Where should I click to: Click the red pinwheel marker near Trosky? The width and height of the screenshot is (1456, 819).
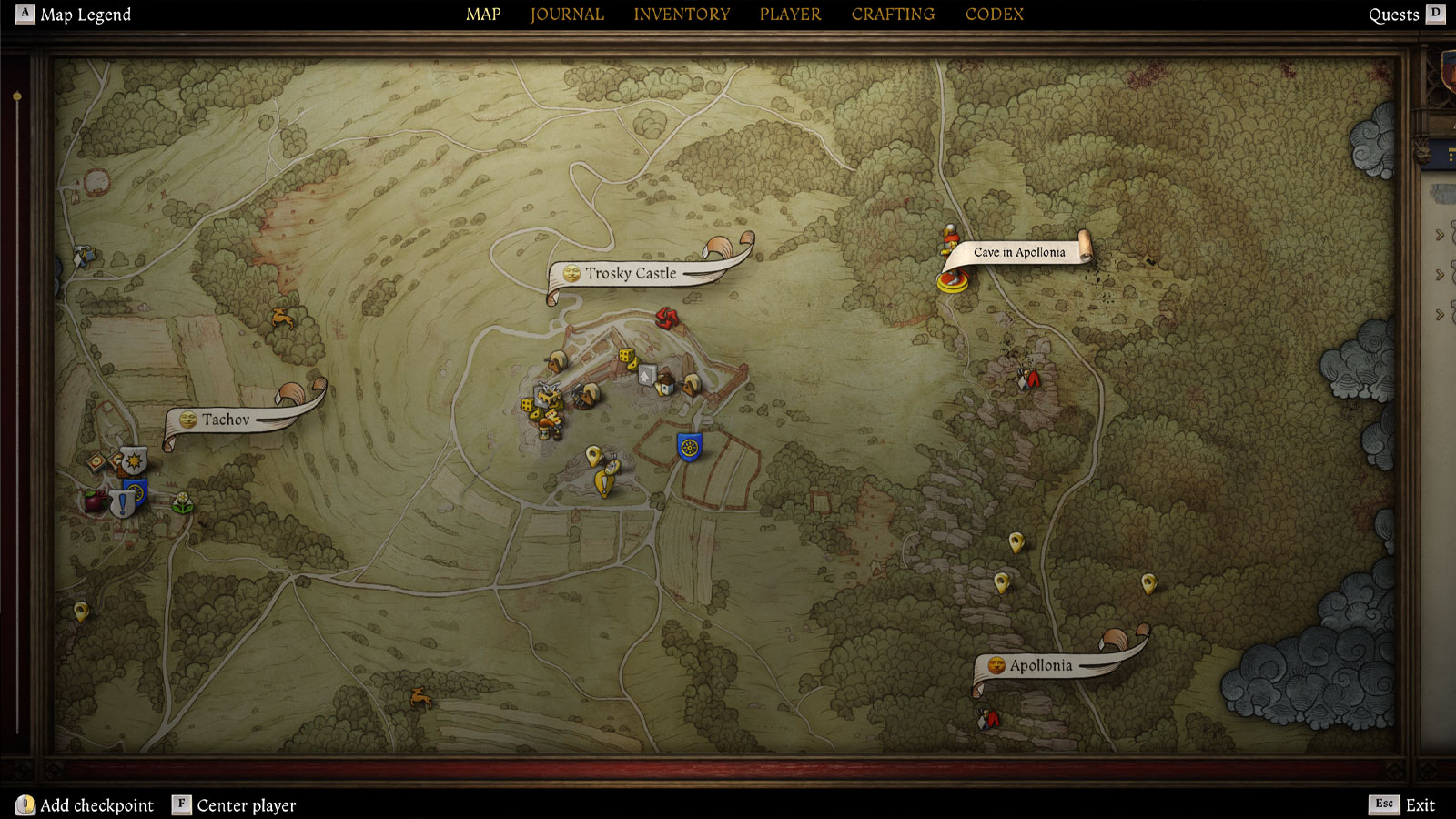tap(667, 317)
